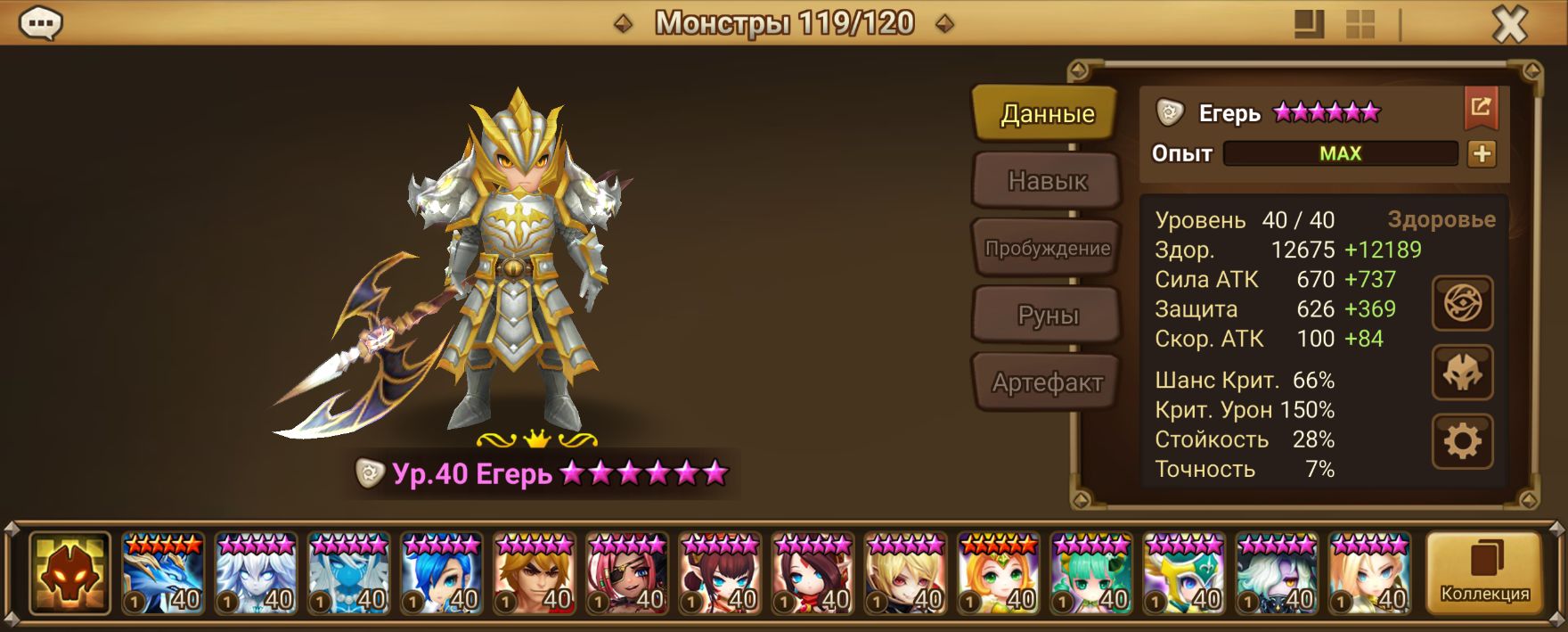Switch to the four-square grid view
This screenshot has height=632, width=1568.
click(x=1360, y=25)
